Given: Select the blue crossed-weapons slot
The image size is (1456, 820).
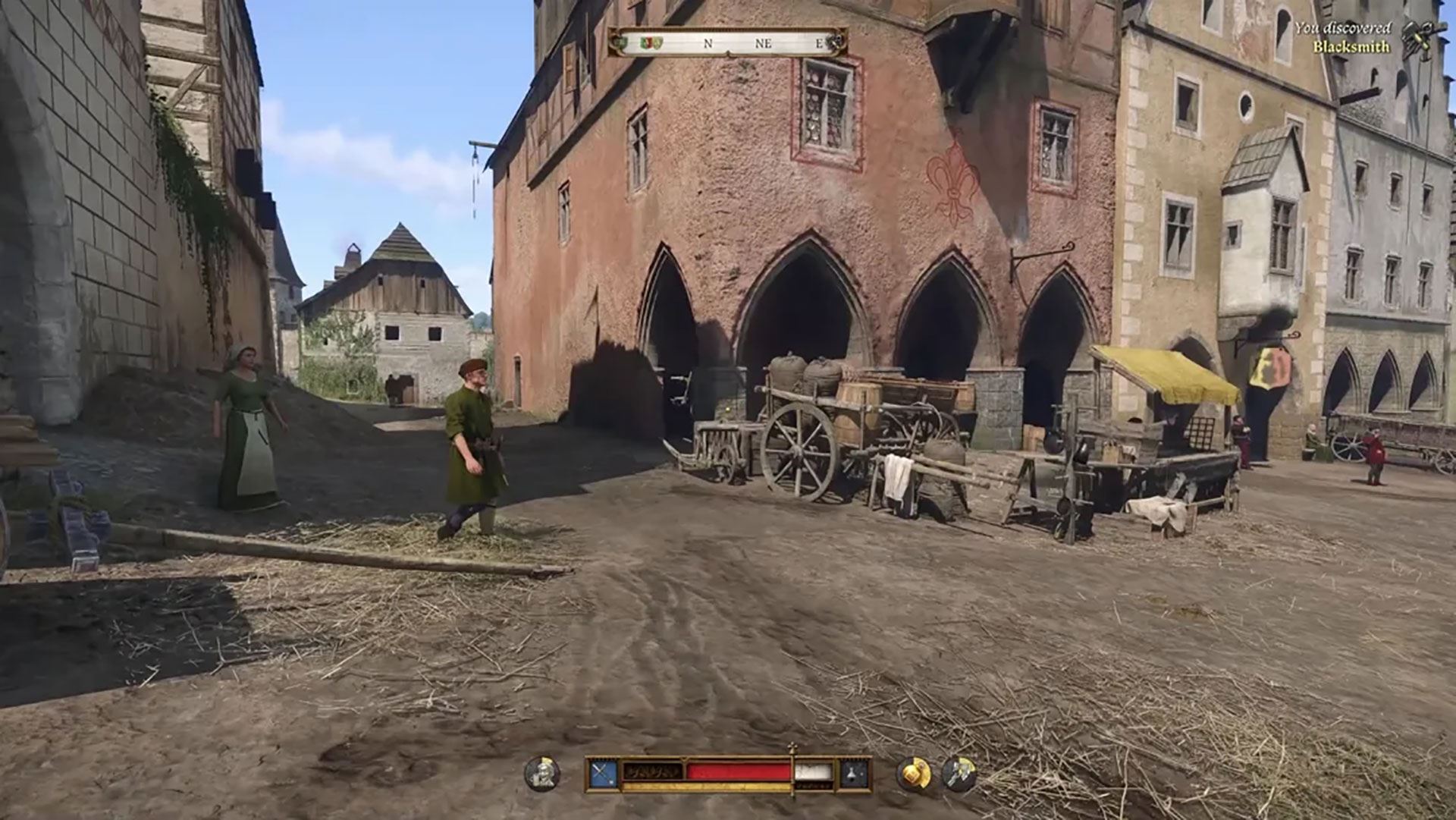Looking at the screenshot, I should click(603, 774).
